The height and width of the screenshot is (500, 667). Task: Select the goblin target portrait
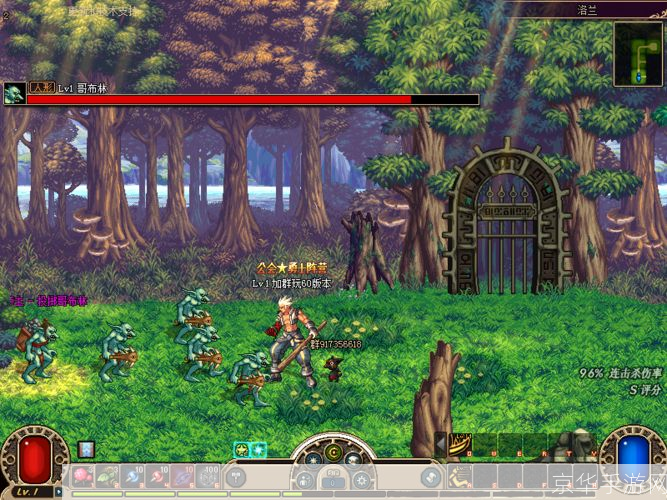coord(14,94)
